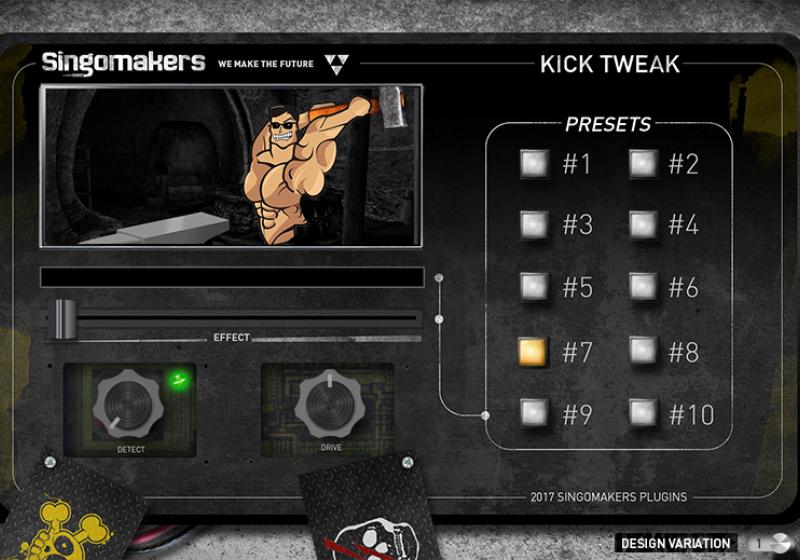This screenshot has height=560, width=800.
Task: Switch to preset #4
Action: pos(642,225)
